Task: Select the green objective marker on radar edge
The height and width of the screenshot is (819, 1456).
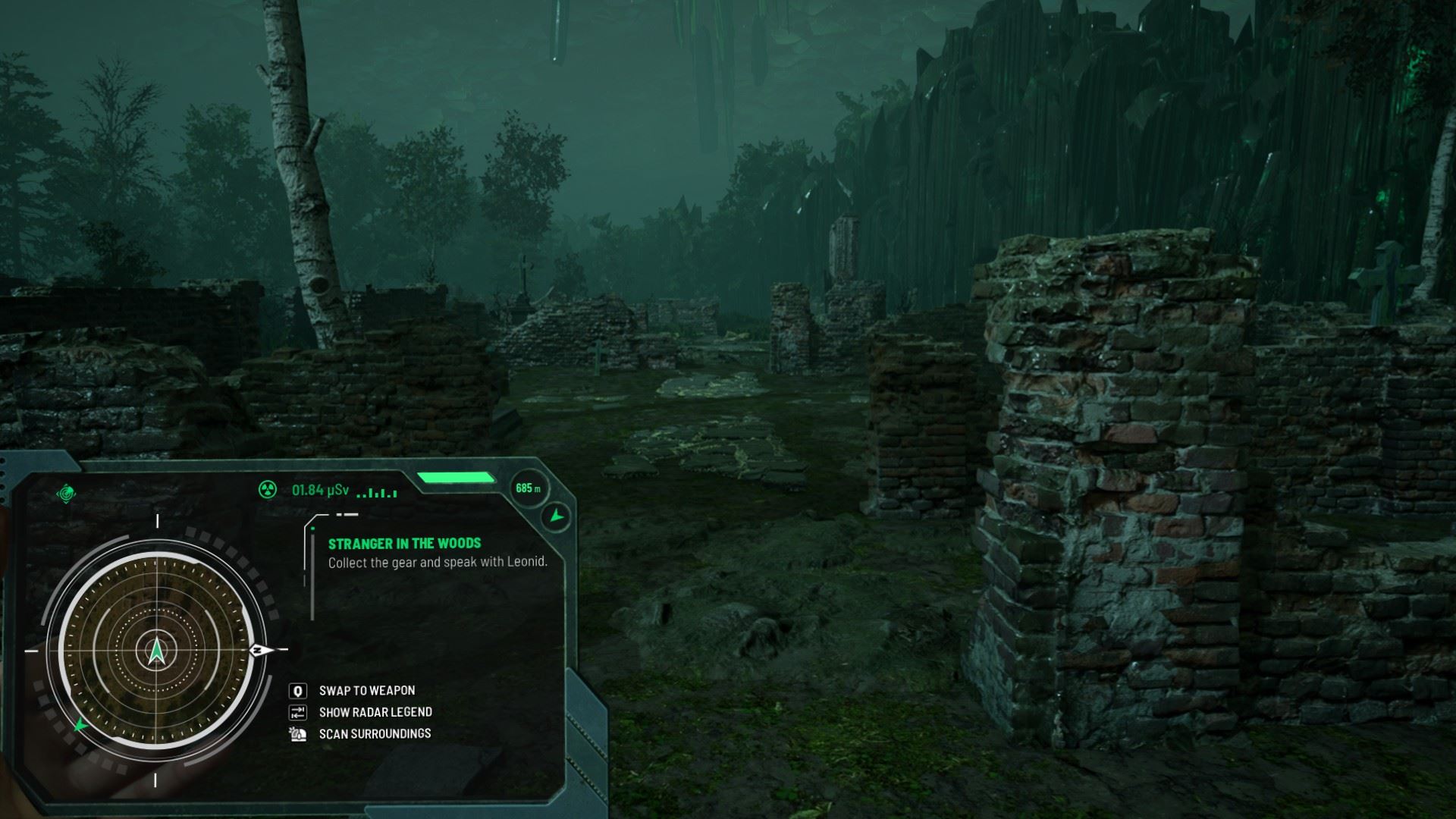Action: coord(80,725)
